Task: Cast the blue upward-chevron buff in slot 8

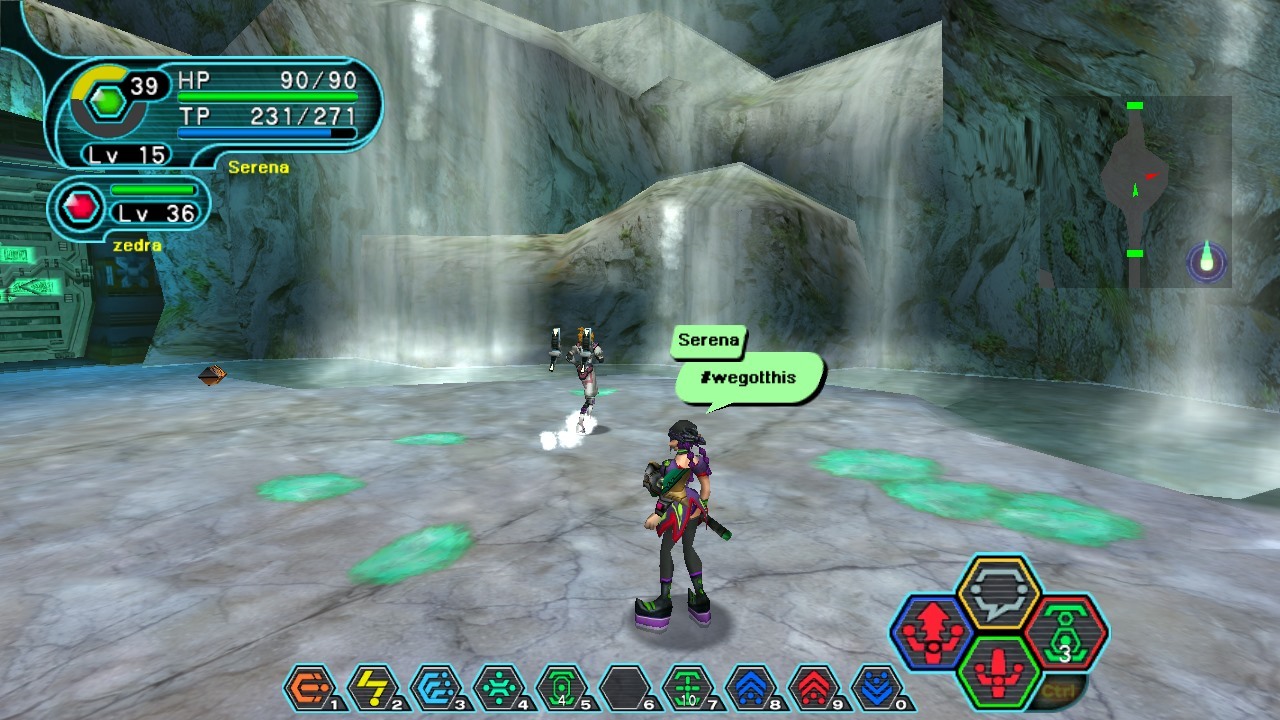Action: tap(750, 688)
